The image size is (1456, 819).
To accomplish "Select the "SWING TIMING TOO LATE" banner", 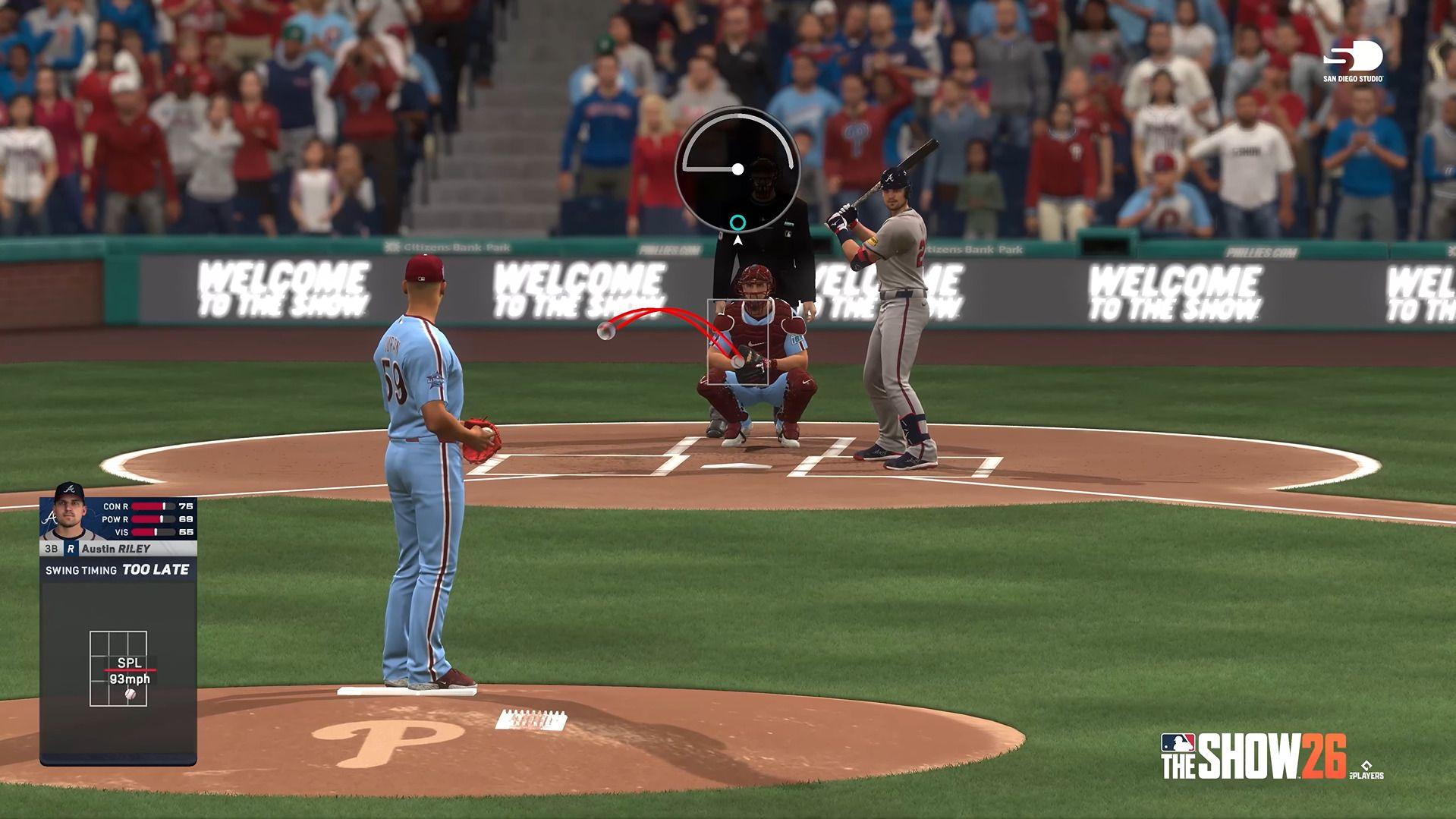I will pyautogui.click(x=116, y=569).
